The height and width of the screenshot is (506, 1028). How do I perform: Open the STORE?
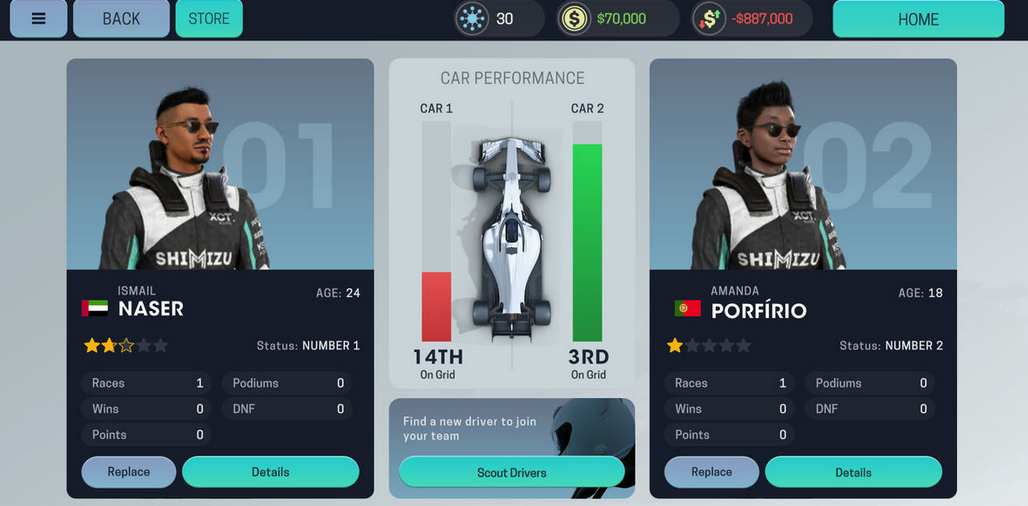click(x=209, y=19)
